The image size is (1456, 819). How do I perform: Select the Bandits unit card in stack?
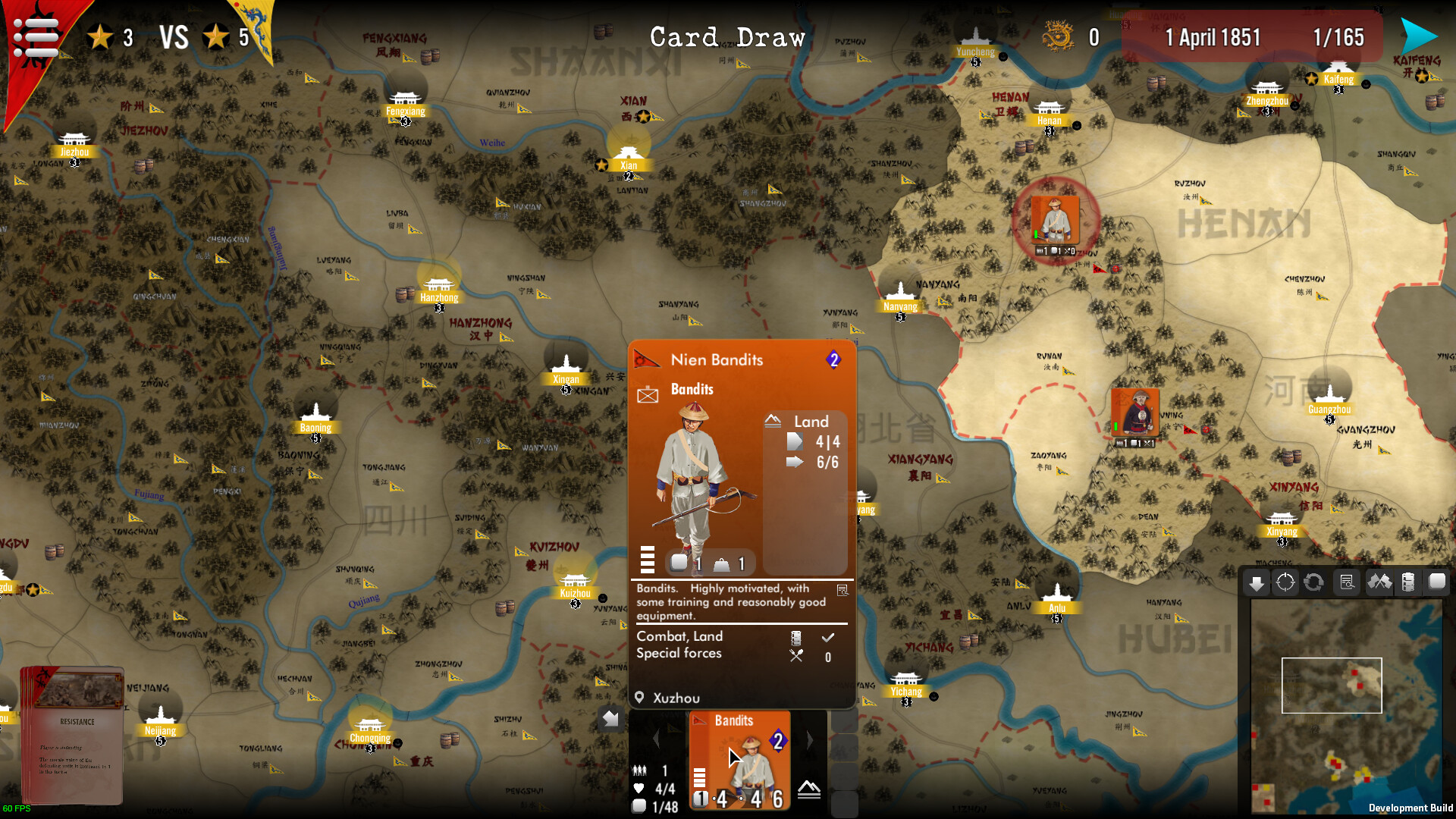[x=739, y=760]
